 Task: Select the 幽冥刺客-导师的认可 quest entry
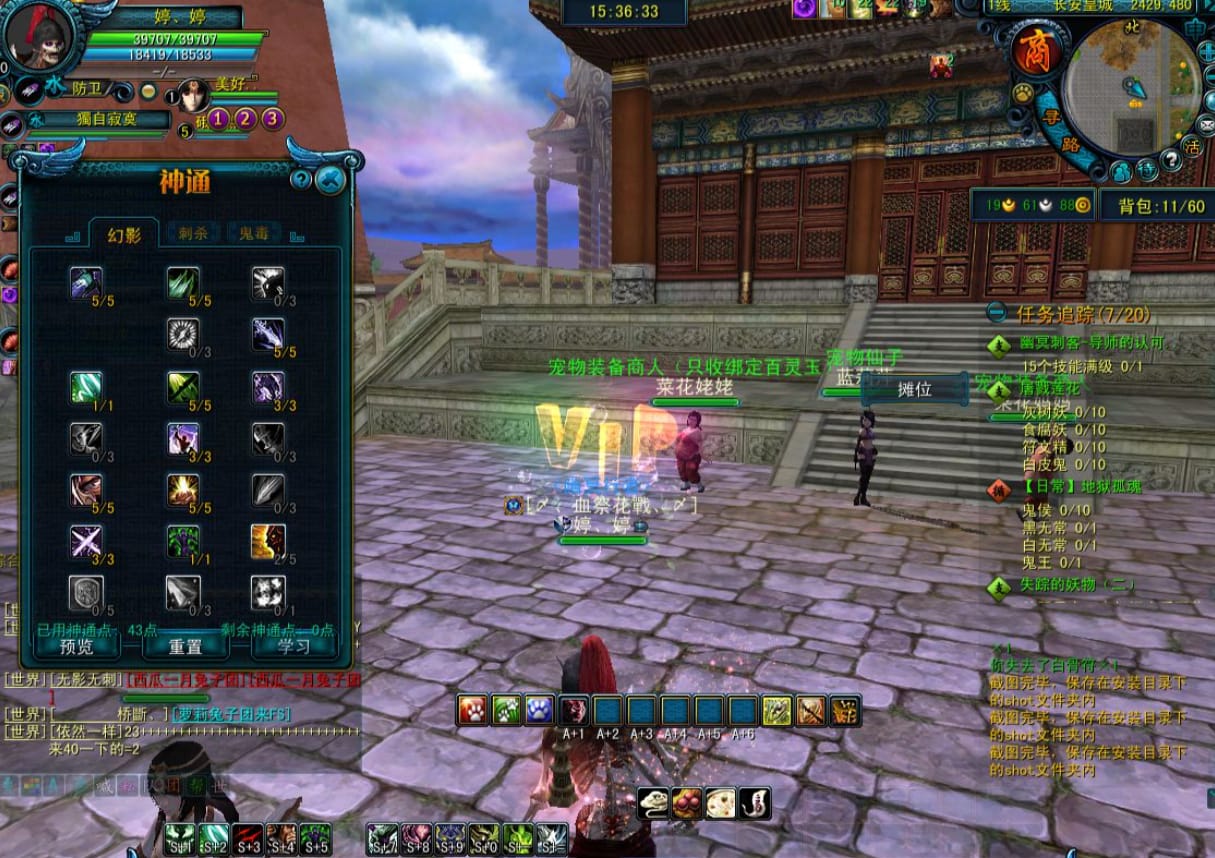(1090, 343)
